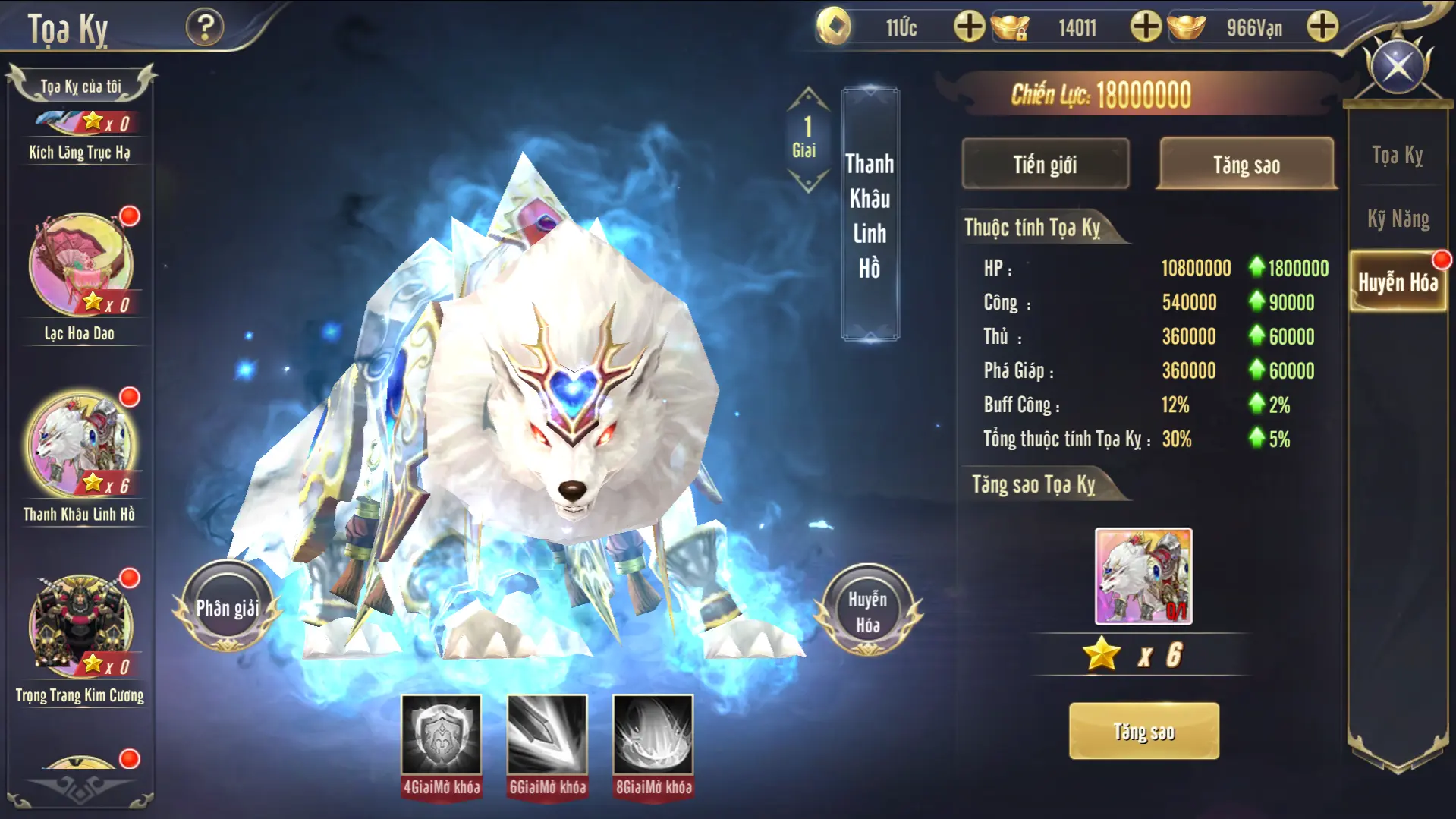View the 8 Giai locked skill icon
Image resolution: width=1456 pixels, height=819 pixels.
coord(653,735)
